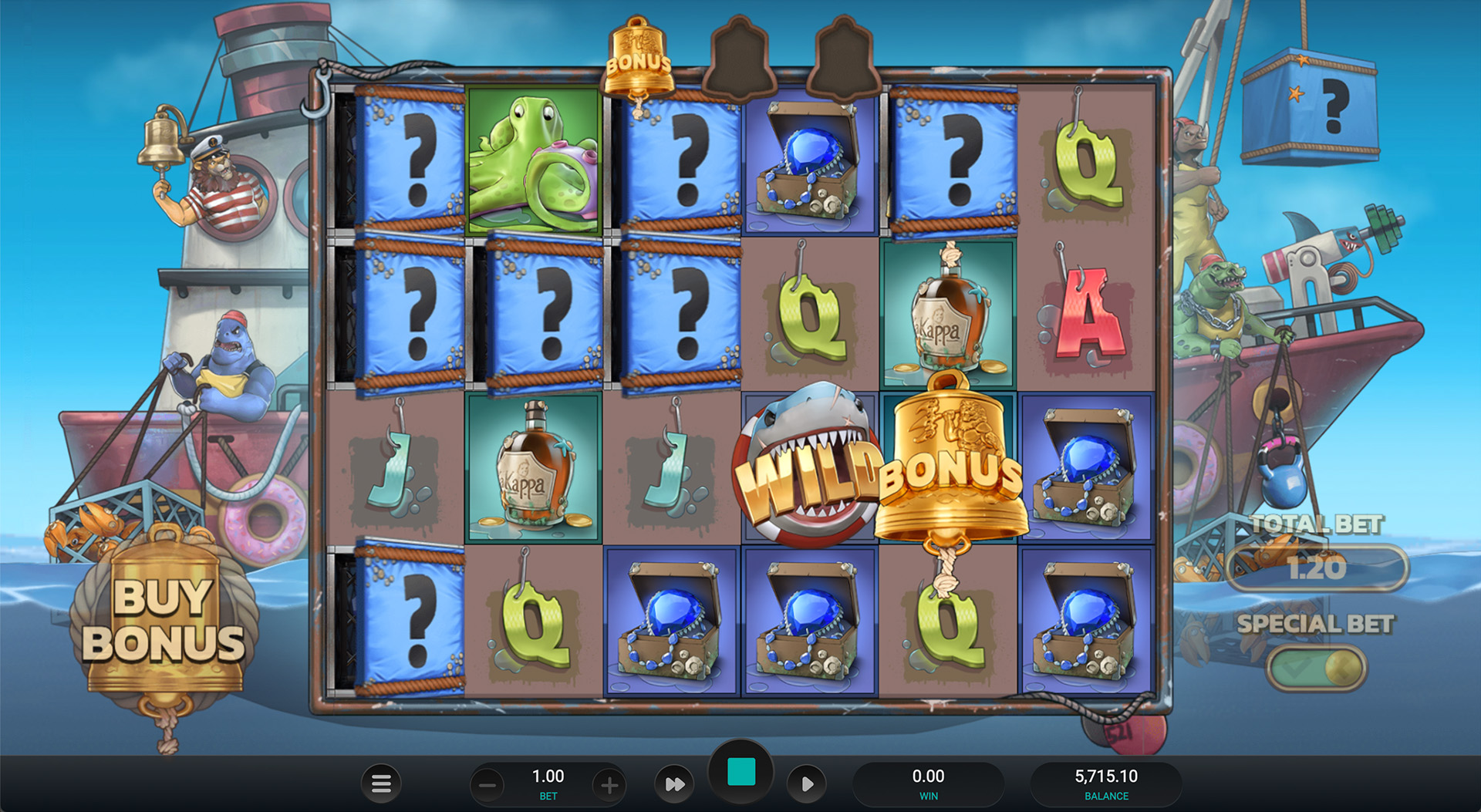Increase the bet with plus button

click(x=609, y=786)
